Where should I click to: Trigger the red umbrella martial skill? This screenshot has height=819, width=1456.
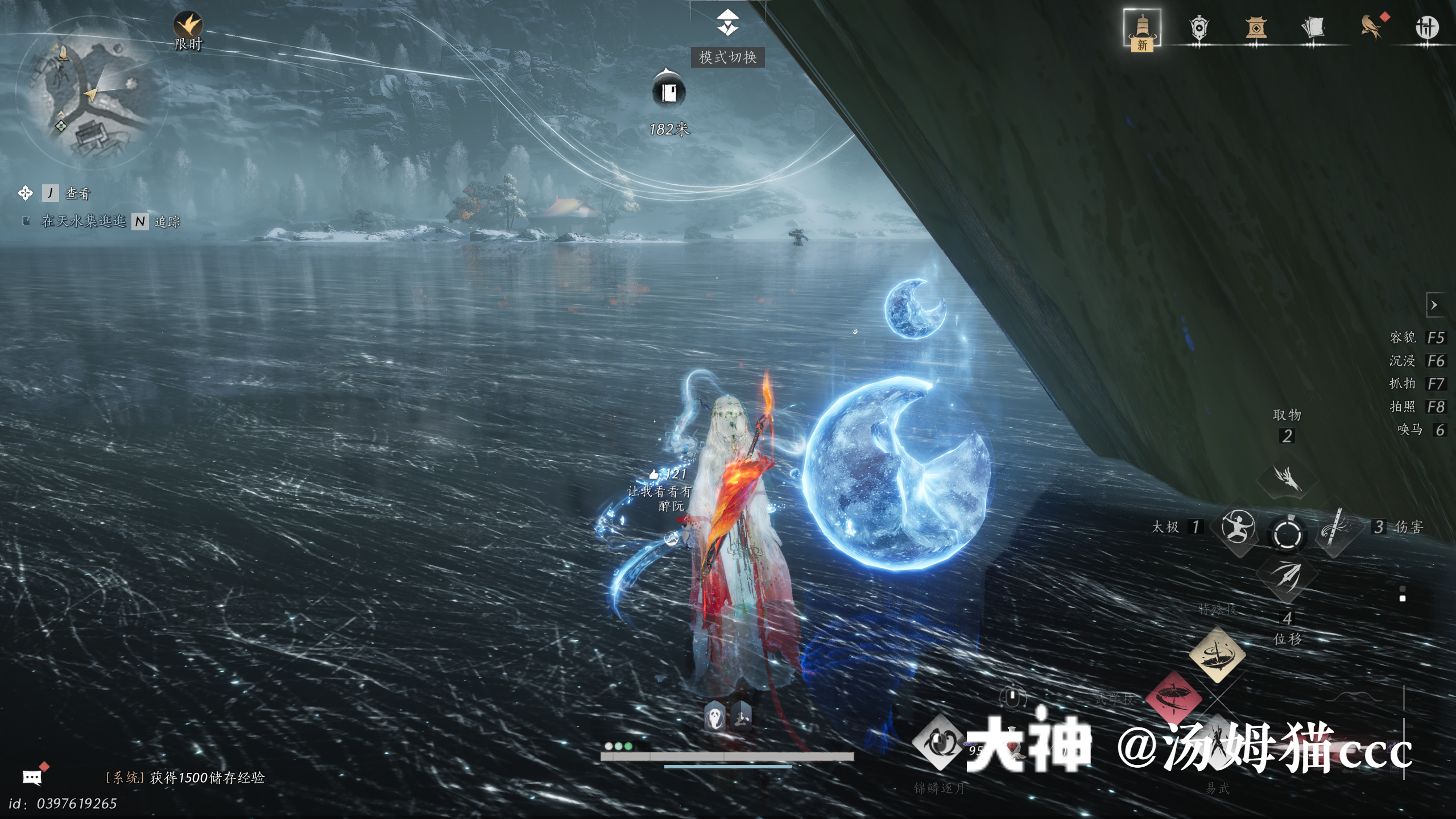pos(1173,698)
